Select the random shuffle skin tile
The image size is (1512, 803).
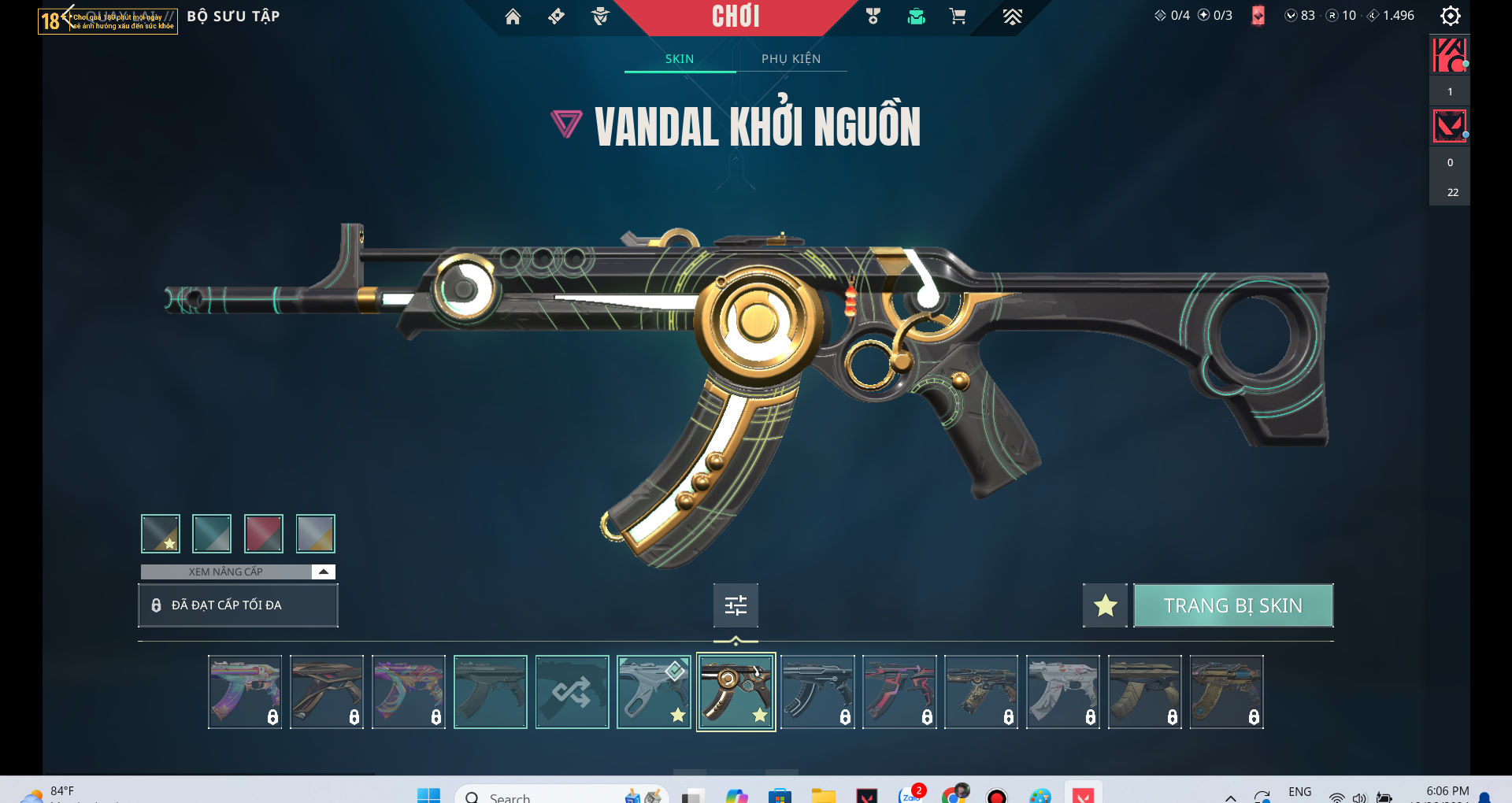point(573,693)
